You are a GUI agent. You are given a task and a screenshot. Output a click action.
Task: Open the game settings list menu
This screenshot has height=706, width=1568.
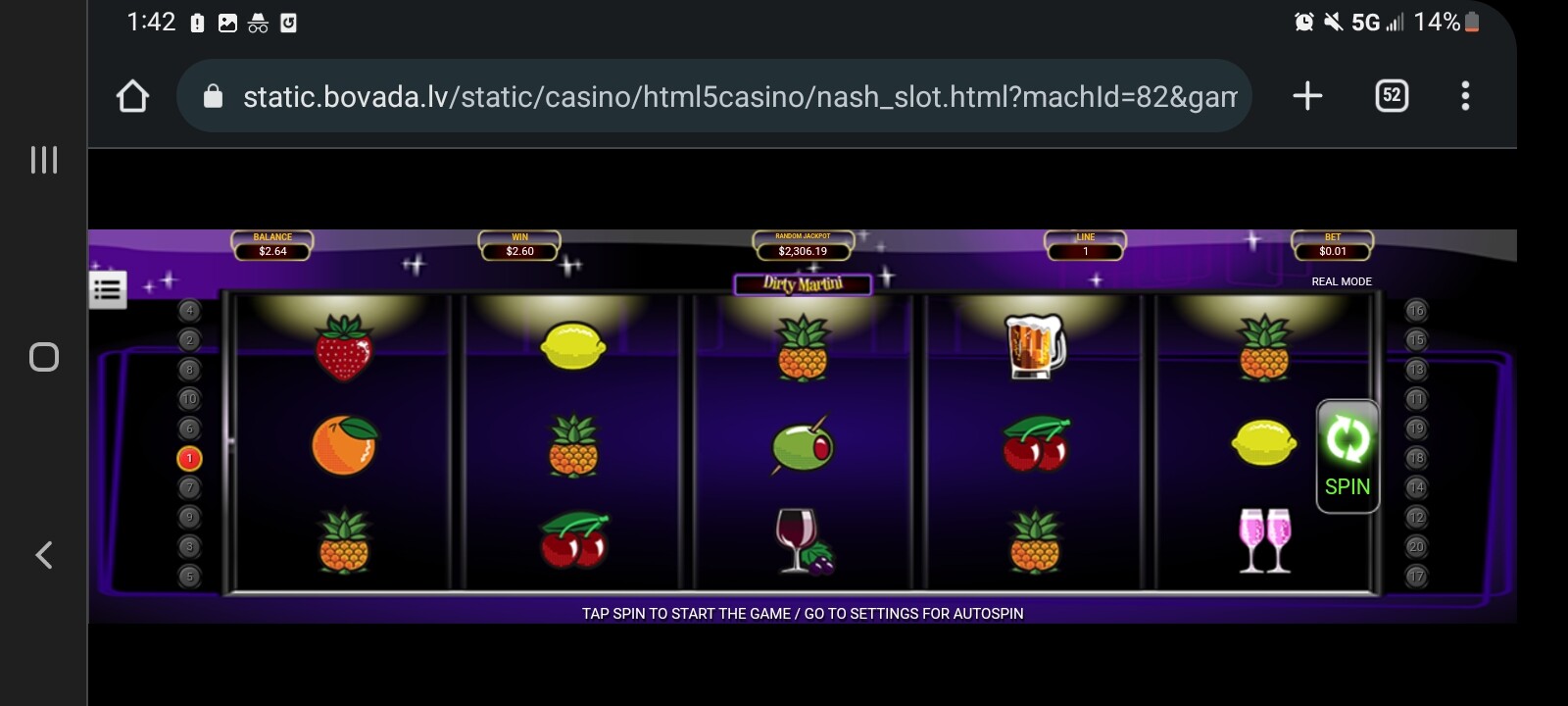pyautogui.click(x=108, y=289)
